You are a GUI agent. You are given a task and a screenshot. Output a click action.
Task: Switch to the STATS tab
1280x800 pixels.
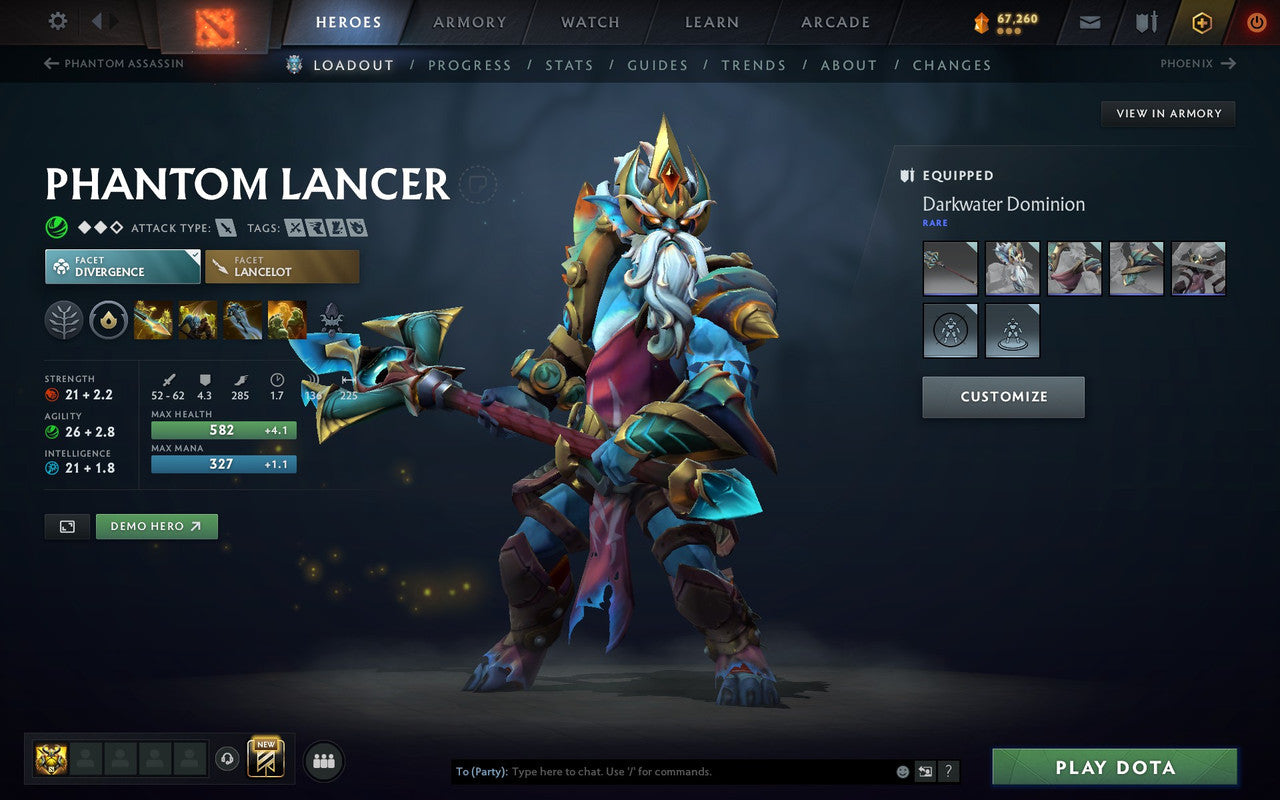(569, 65)
